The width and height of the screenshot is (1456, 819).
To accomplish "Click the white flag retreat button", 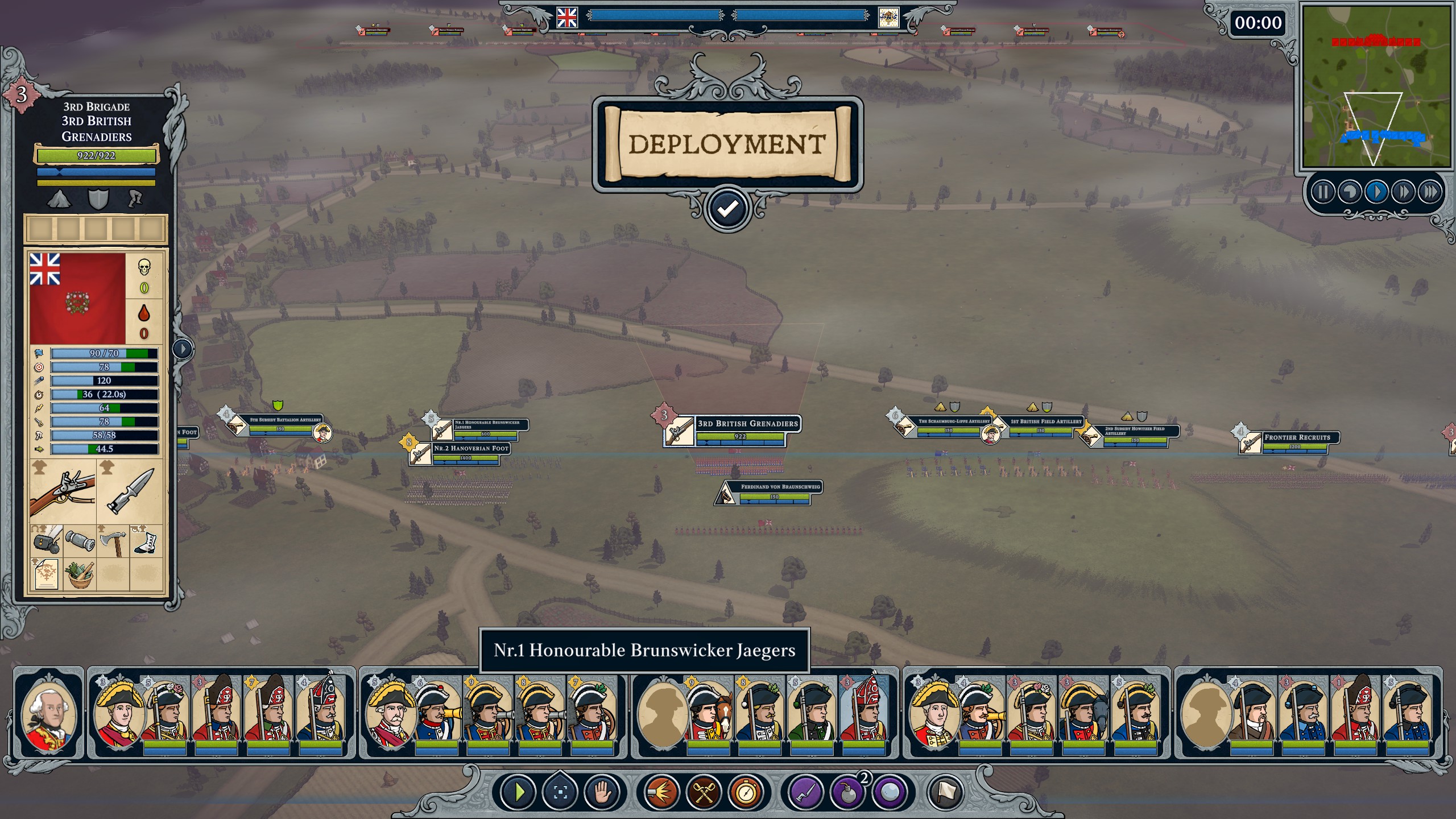I will point(946,792).
